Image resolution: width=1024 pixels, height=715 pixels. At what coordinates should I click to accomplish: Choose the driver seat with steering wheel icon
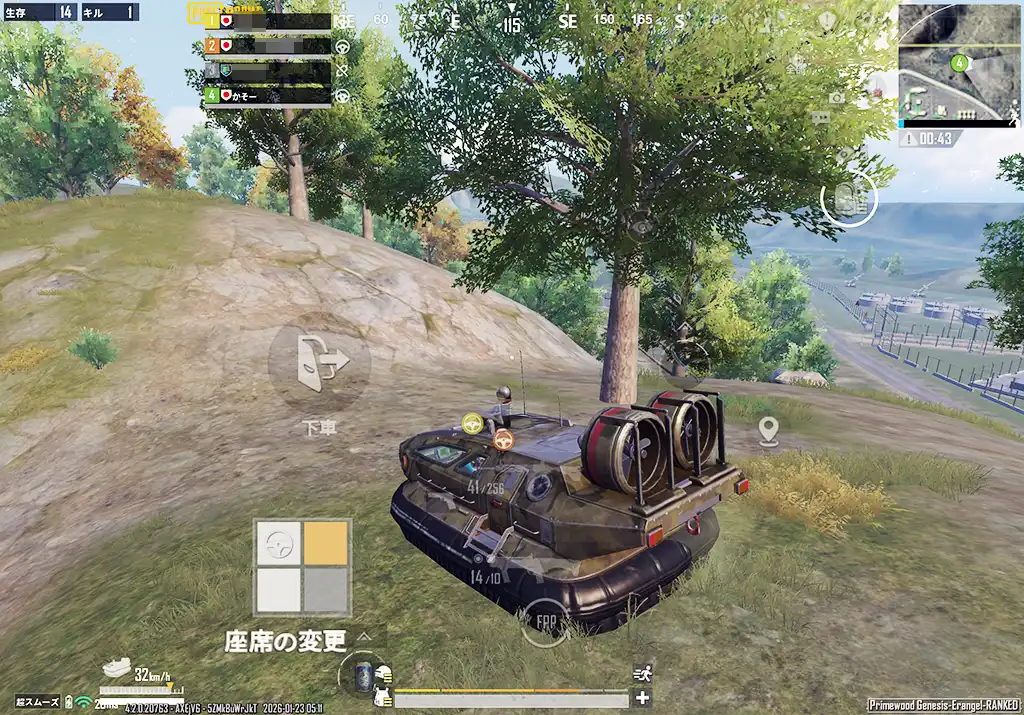tap(278, 543)
